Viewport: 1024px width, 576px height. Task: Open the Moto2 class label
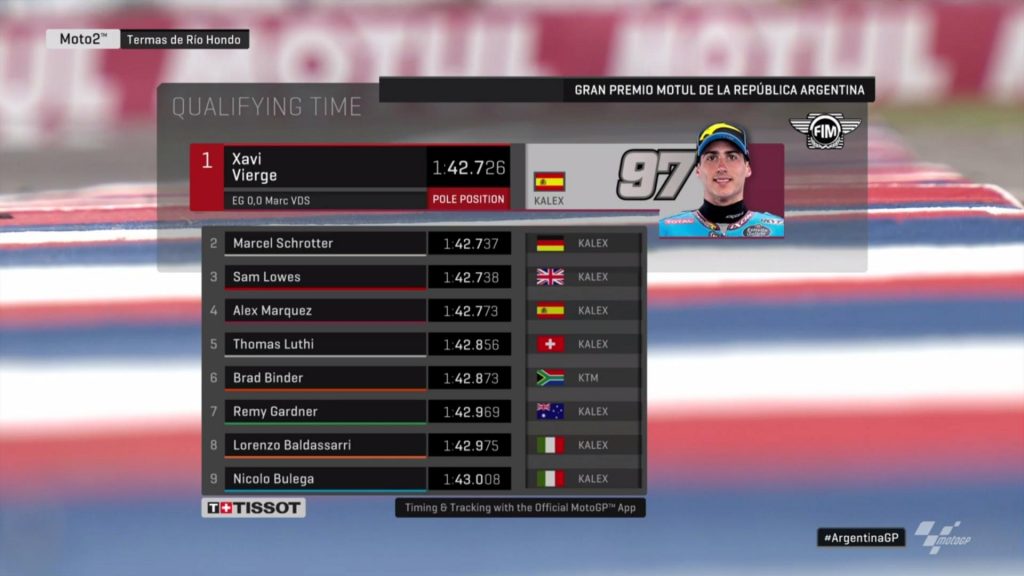(x=83, y=39)
